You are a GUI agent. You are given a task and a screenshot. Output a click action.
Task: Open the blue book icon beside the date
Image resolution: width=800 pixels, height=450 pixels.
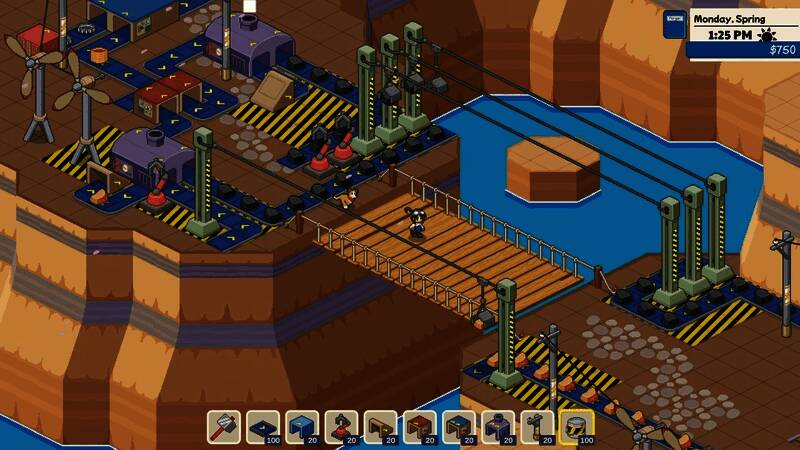coord(676,25)
